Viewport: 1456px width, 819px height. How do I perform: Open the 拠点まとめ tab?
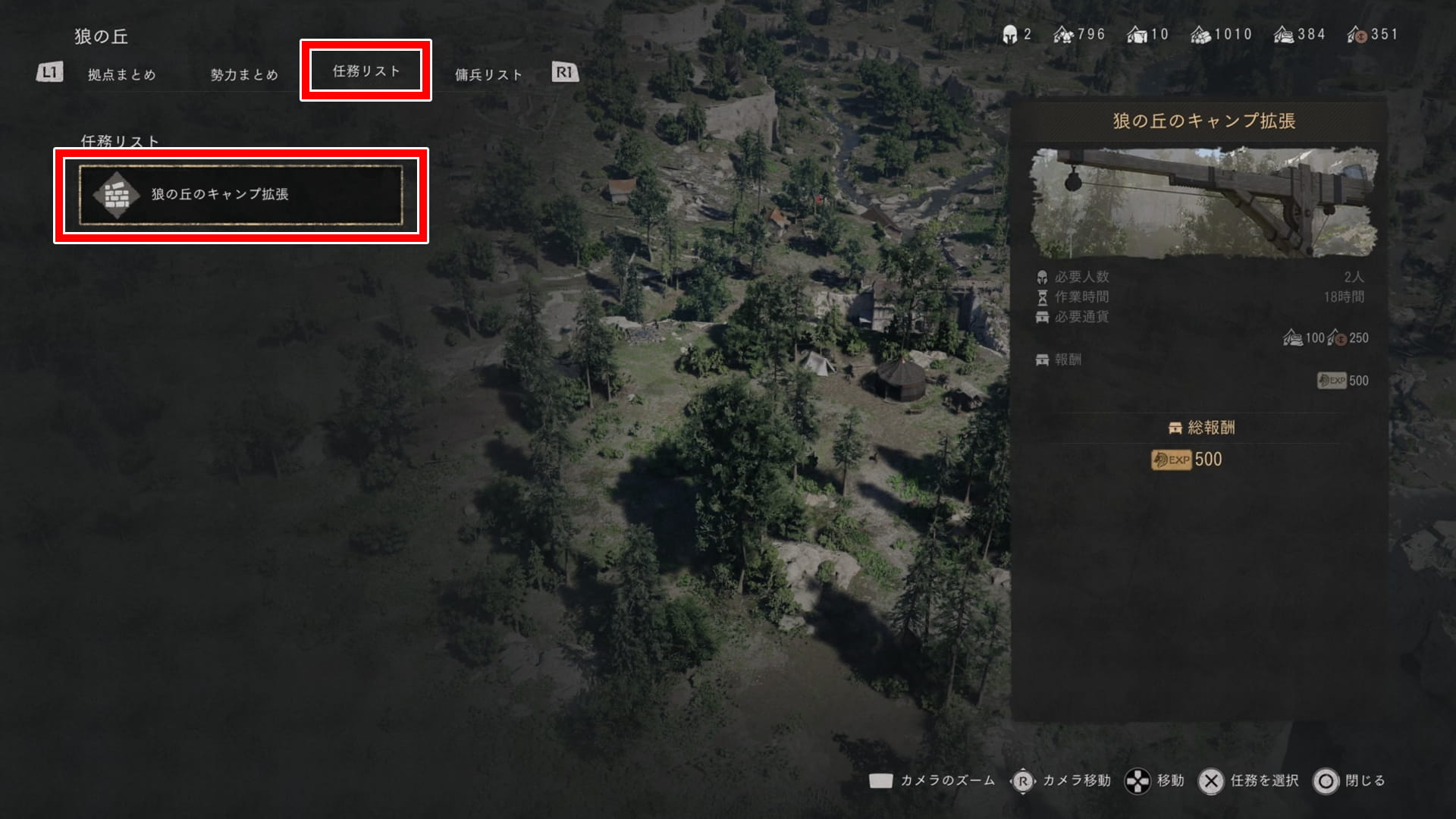click(121, 74)
